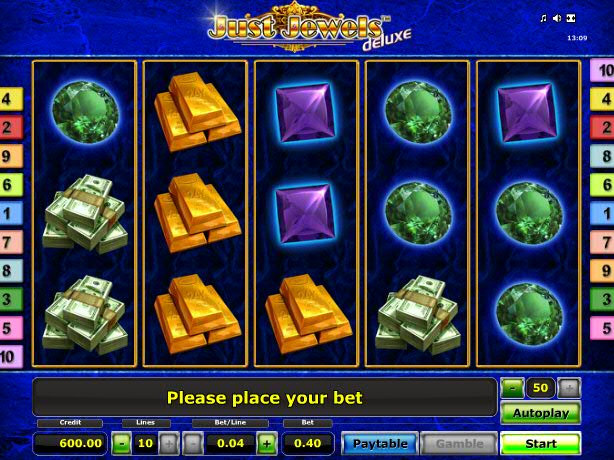Start the spin with the Start button
614x460 pixels.
pos(540,442)
